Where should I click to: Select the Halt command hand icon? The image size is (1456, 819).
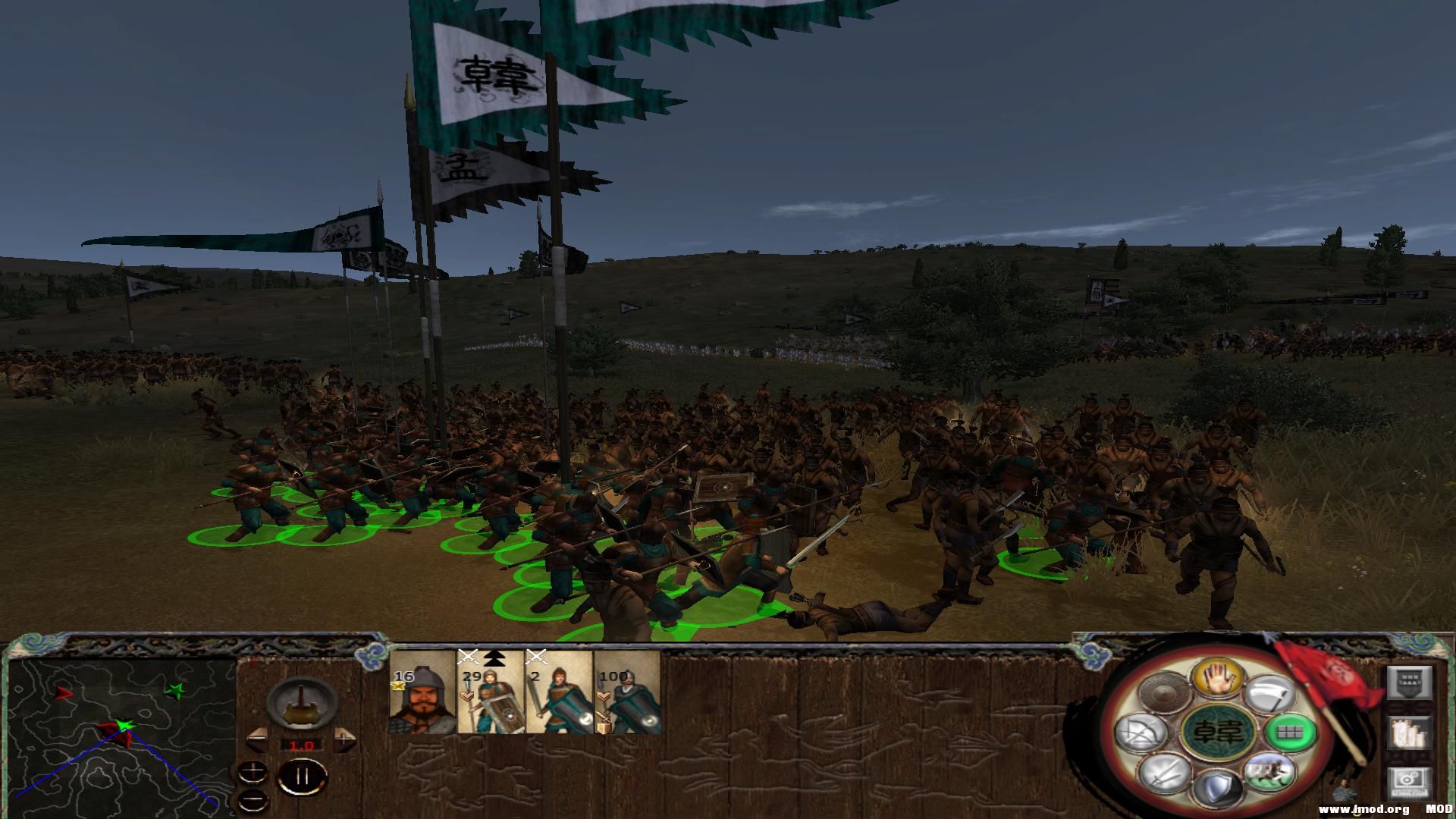click(1217, 679)
